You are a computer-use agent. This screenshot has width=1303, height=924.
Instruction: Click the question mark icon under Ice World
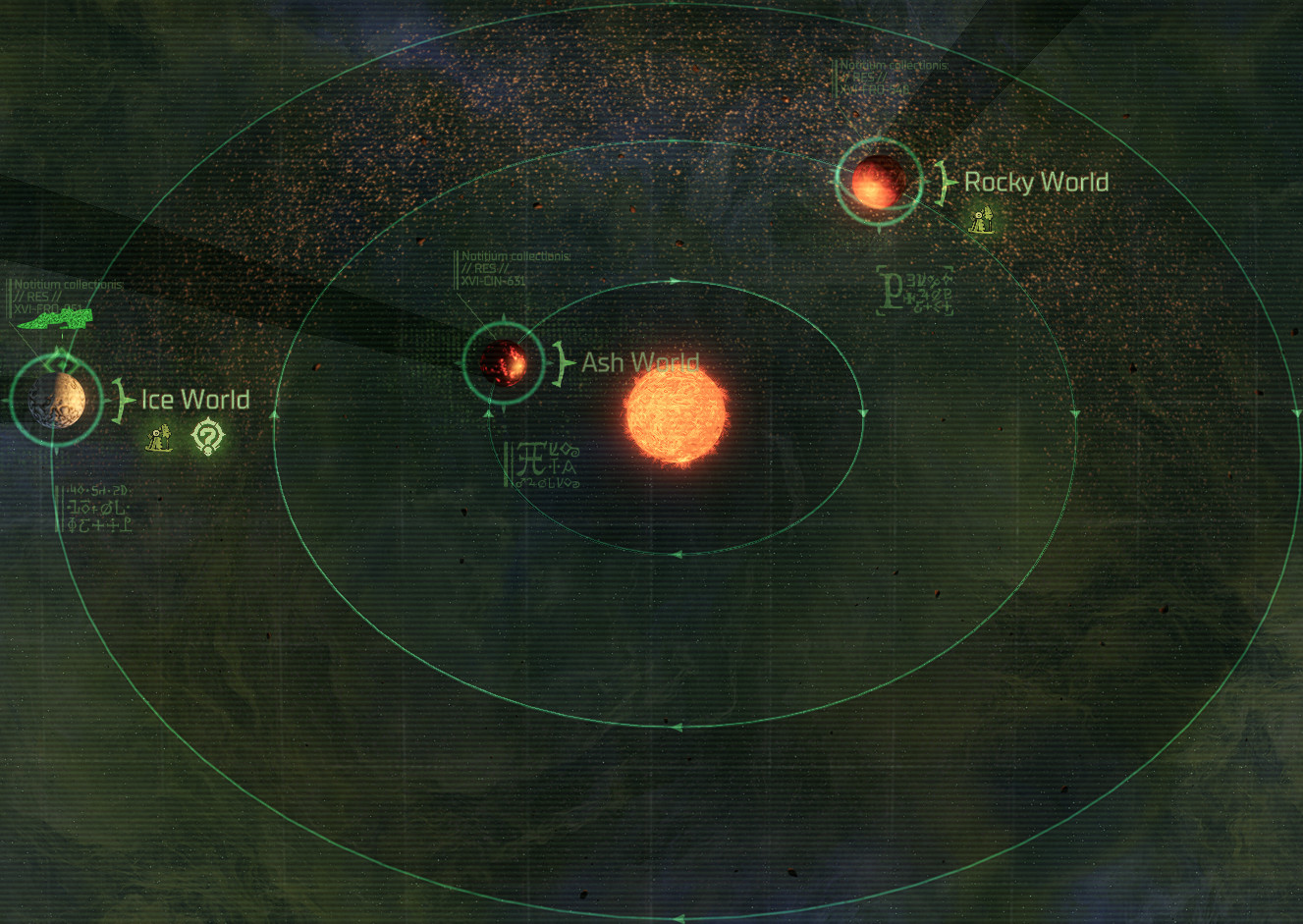point(207,436)
